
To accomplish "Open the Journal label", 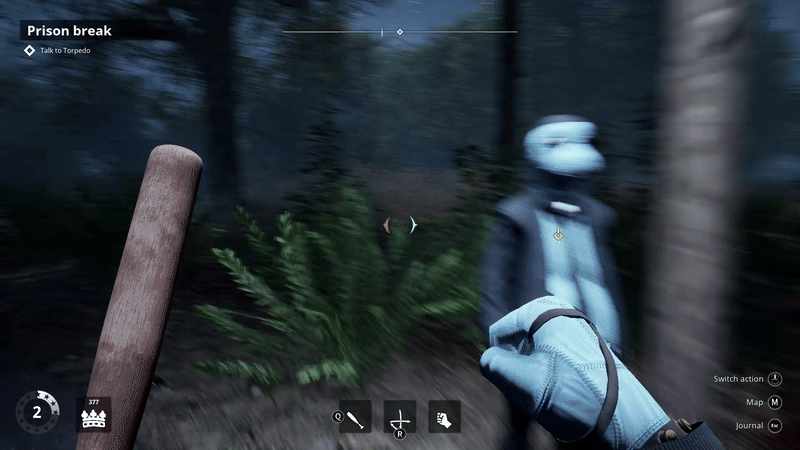I will click(749, 426).
